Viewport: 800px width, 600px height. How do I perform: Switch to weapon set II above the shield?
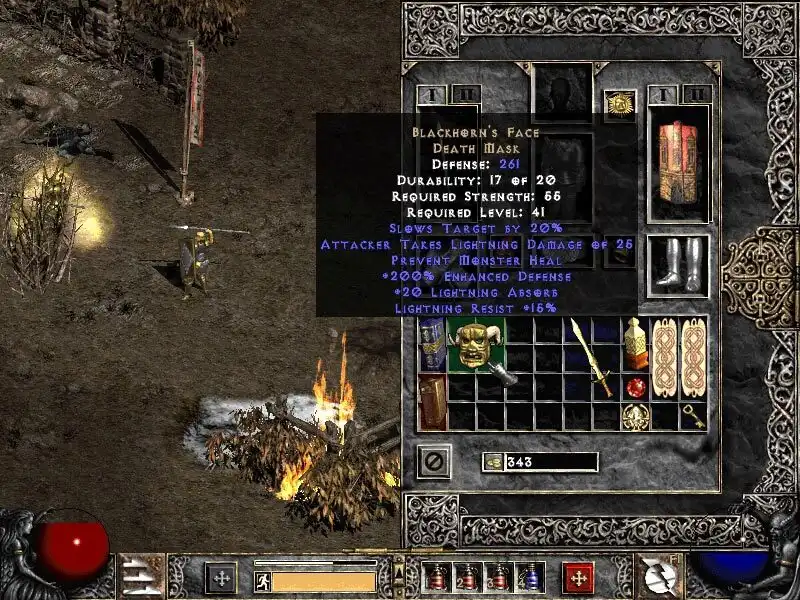tap(697, 95)
